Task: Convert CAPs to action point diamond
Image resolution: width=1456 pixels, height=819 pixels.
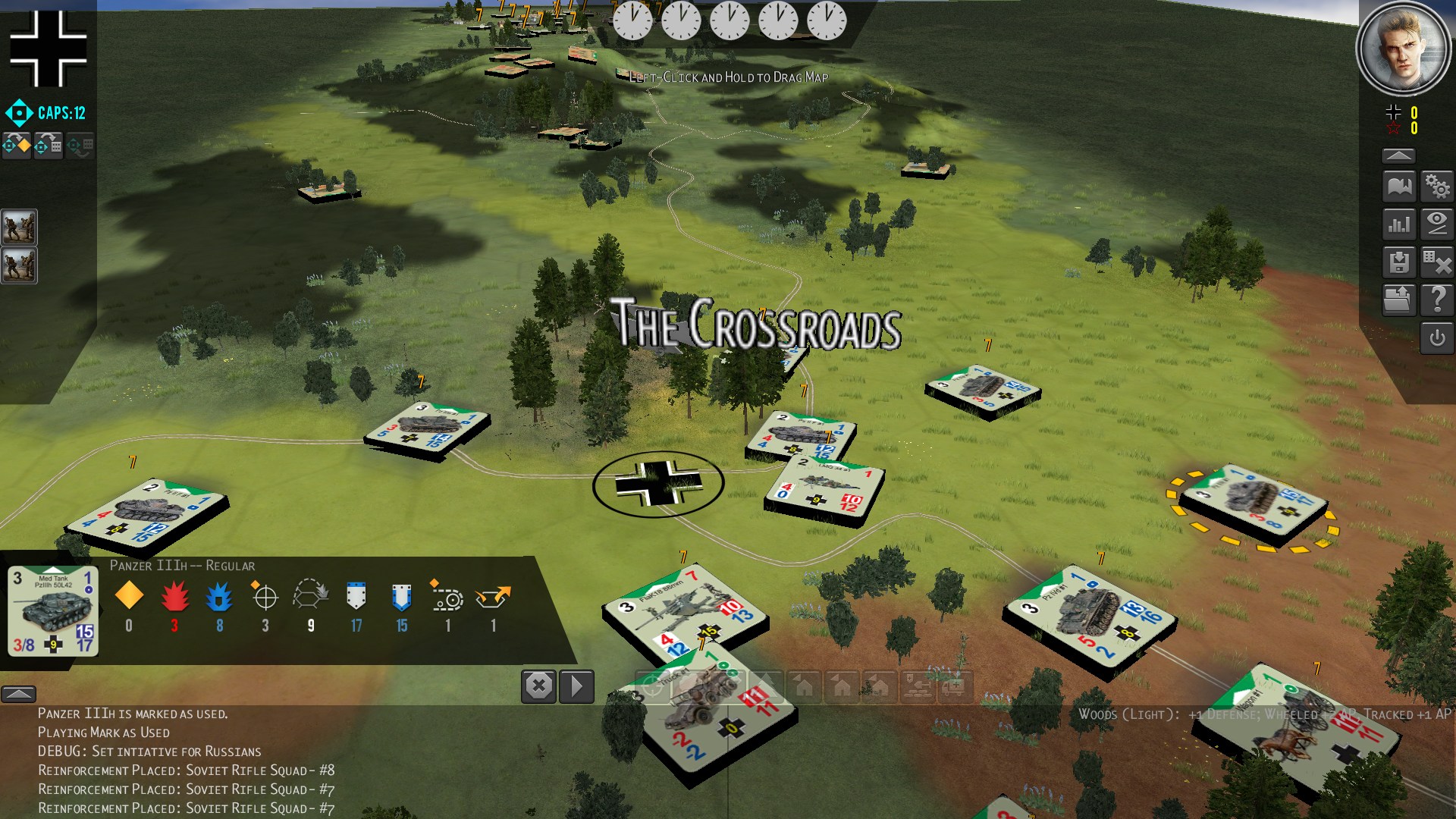Action: click(x=17, y=144)
